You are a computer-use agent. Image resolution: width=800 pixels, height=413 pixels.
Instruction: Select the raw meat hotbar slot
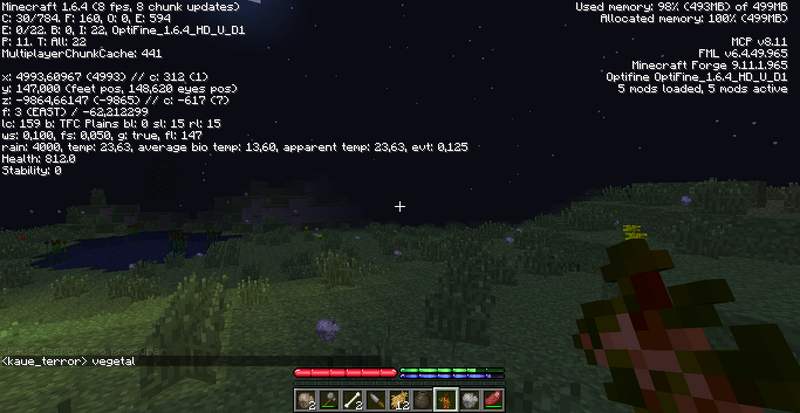click(x=491, y=401)
